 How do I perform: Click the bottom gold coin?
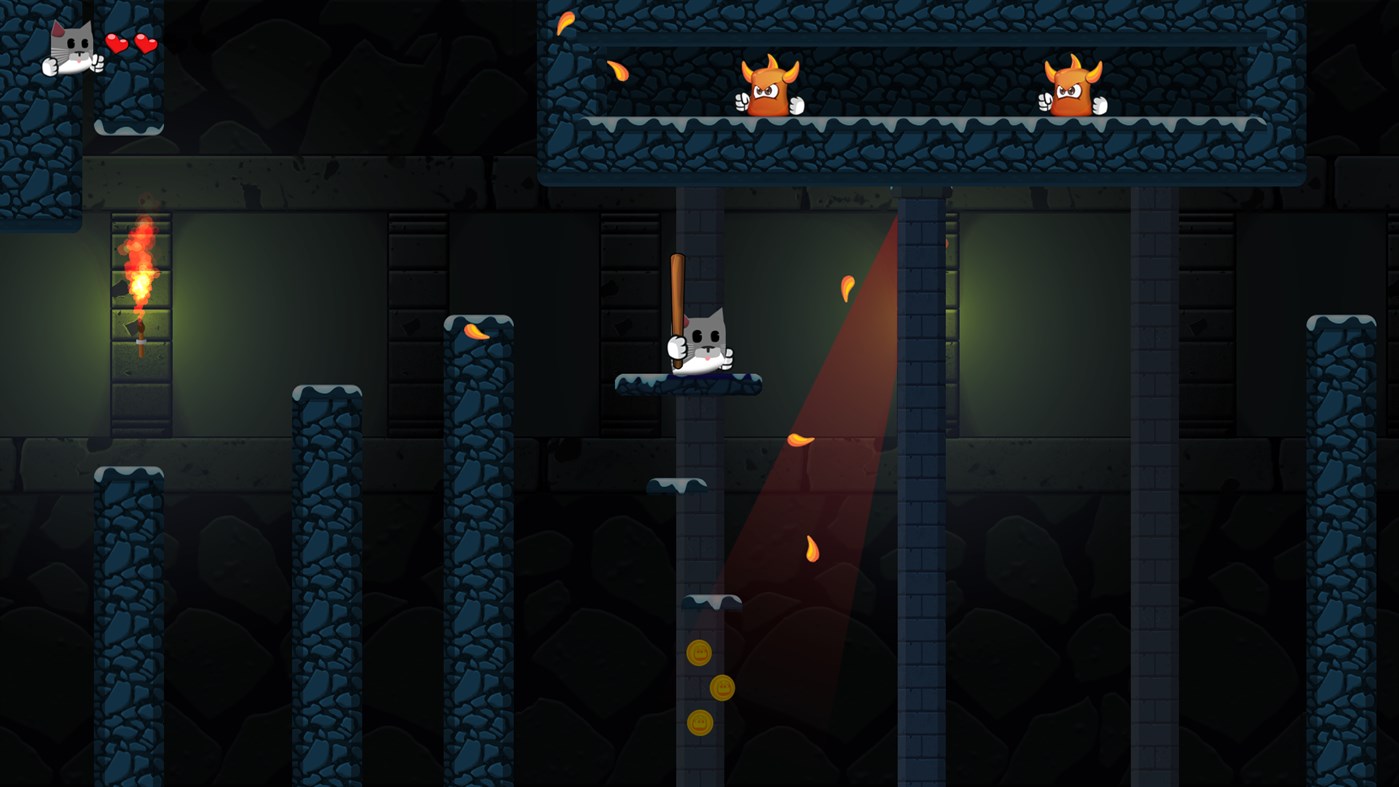click(x=700, y=720)
